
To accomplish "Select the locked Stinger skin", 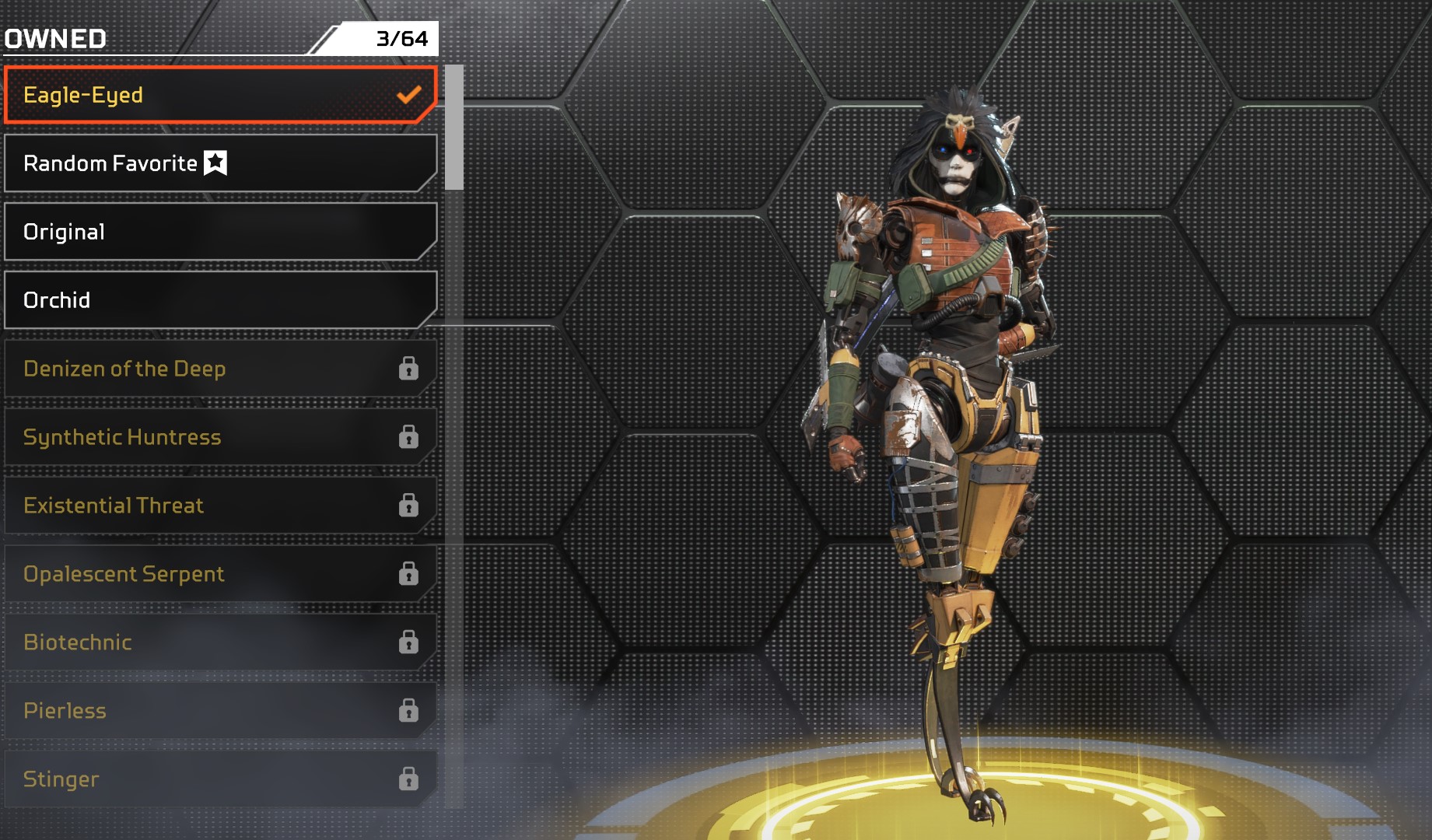I will pos(220,779).
